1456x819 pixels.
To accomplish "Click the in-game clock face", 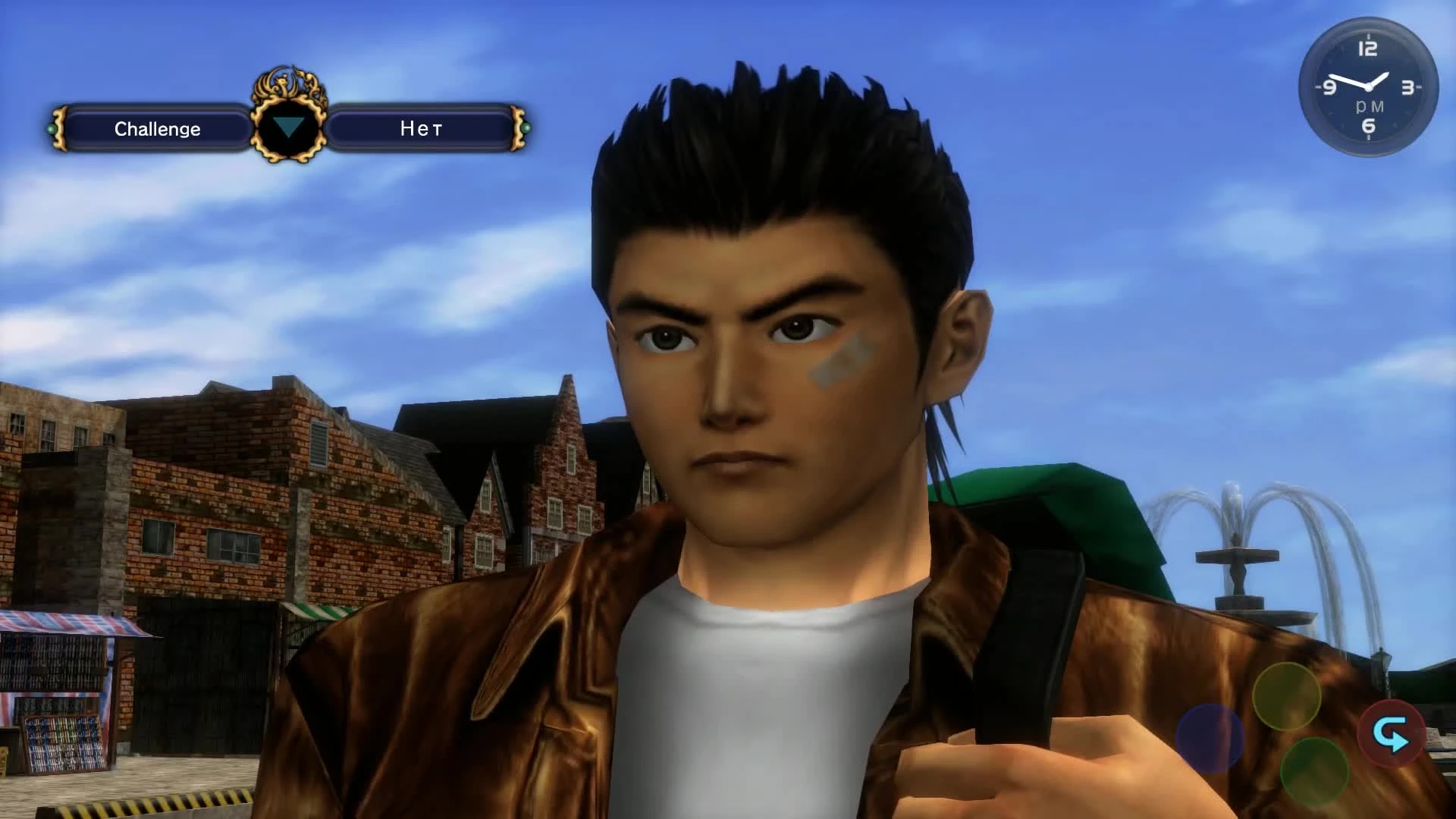I will click(x=1370, y=86).
